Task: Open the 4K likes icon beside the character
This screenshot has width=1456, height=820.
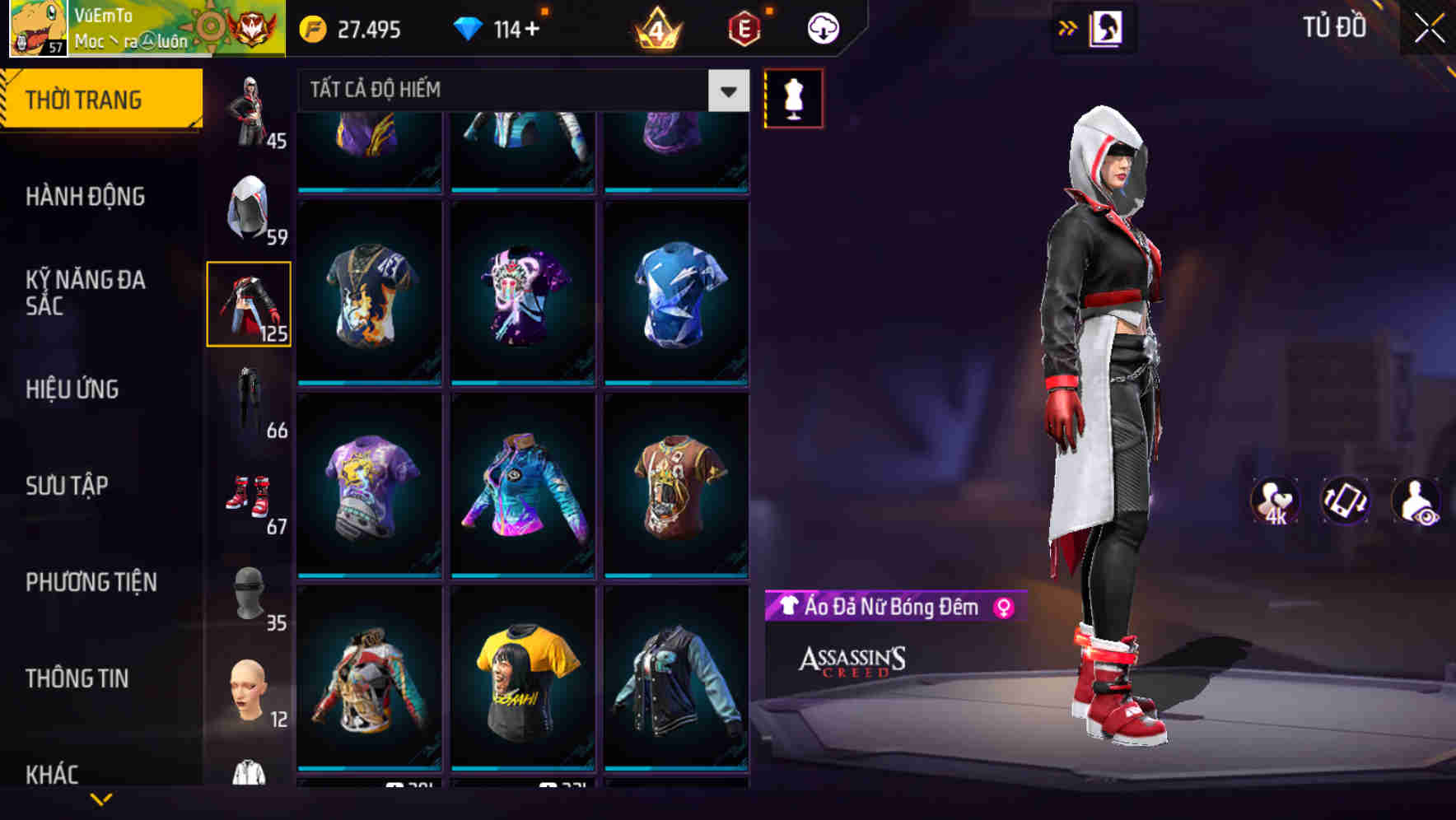Action: (x=1274, y=501)
